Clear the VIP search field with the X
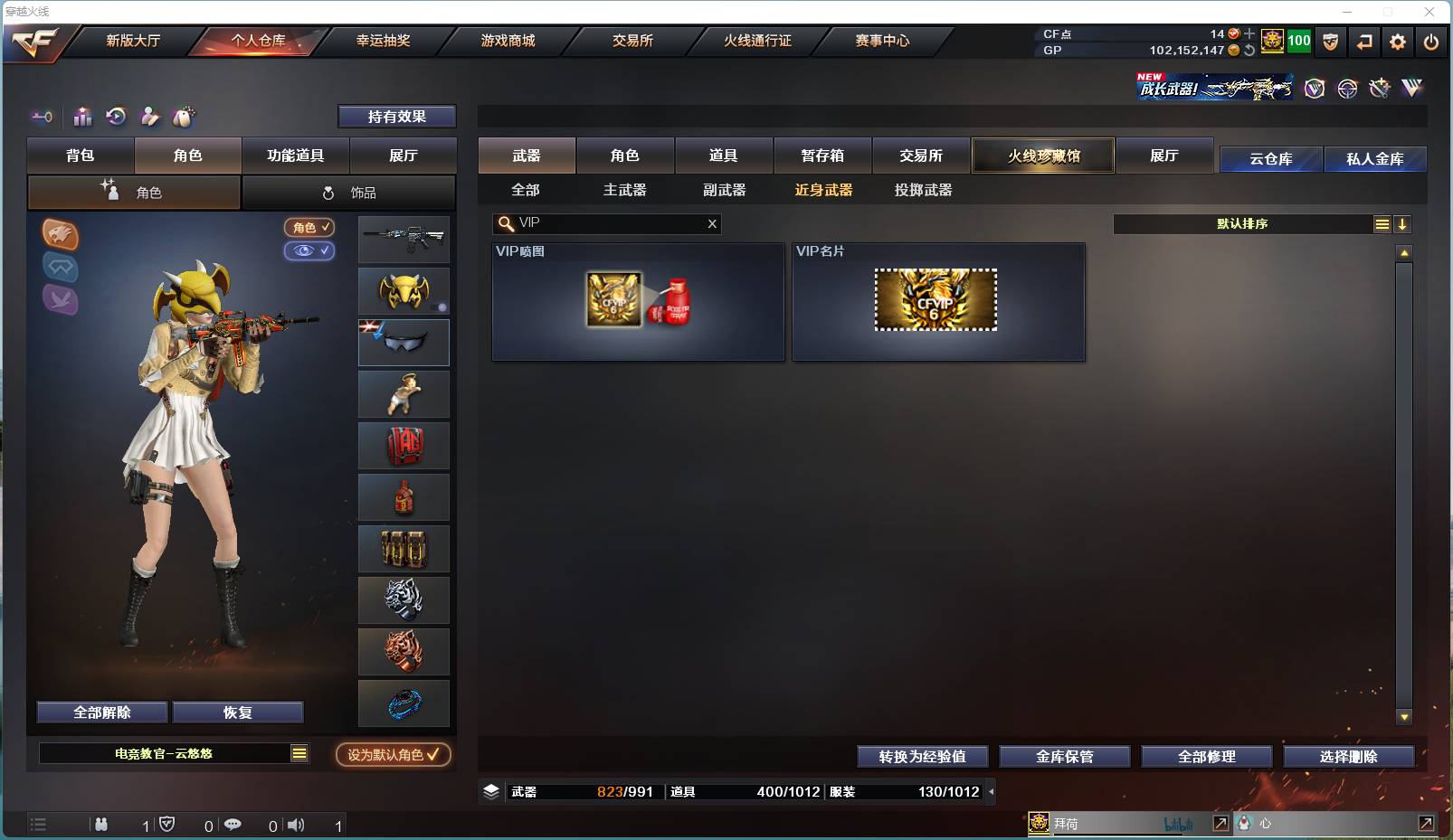The image size is (1453, 840). point(712,223)
